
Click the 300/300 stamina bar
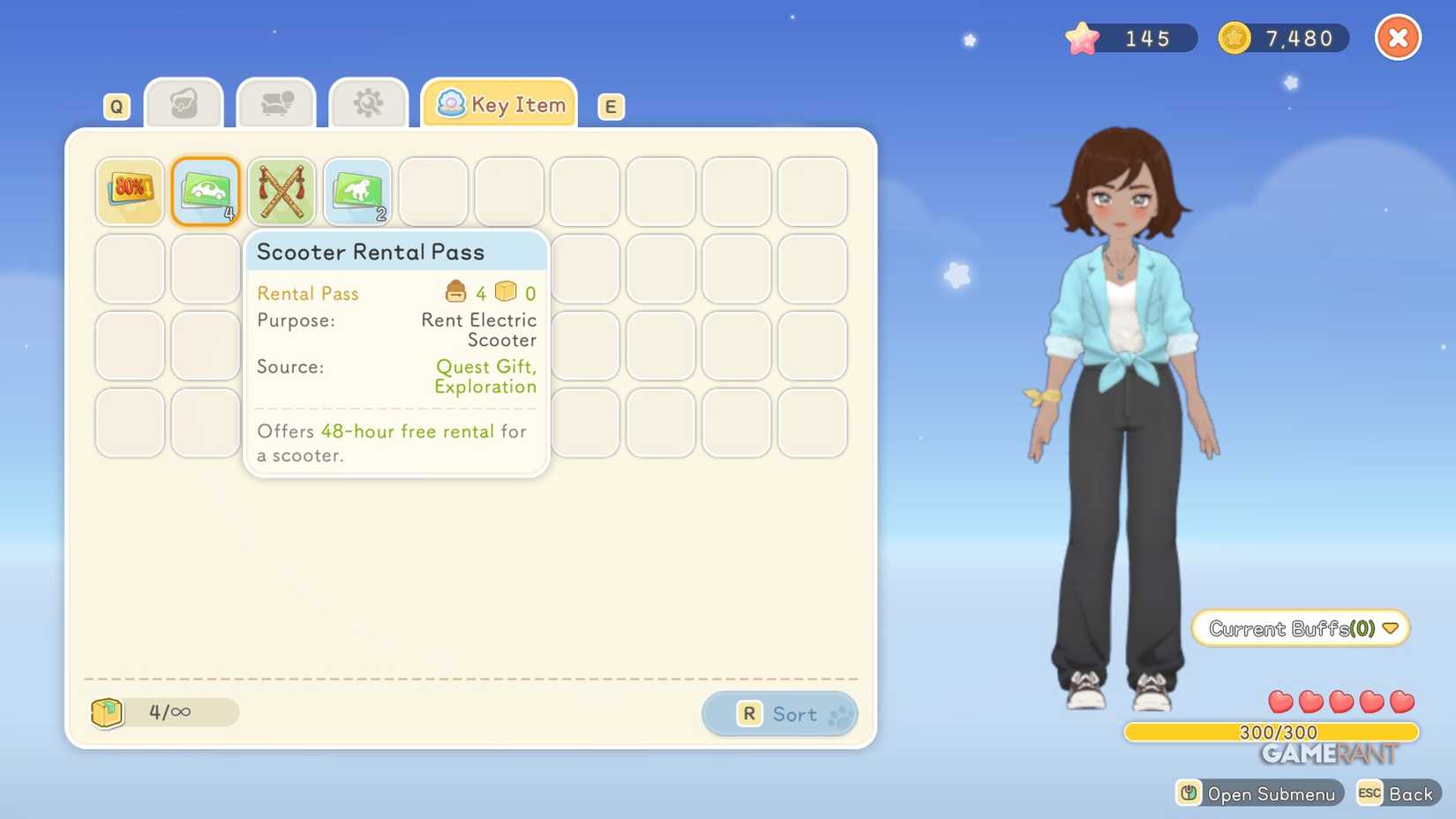[x=1278, y=732]
